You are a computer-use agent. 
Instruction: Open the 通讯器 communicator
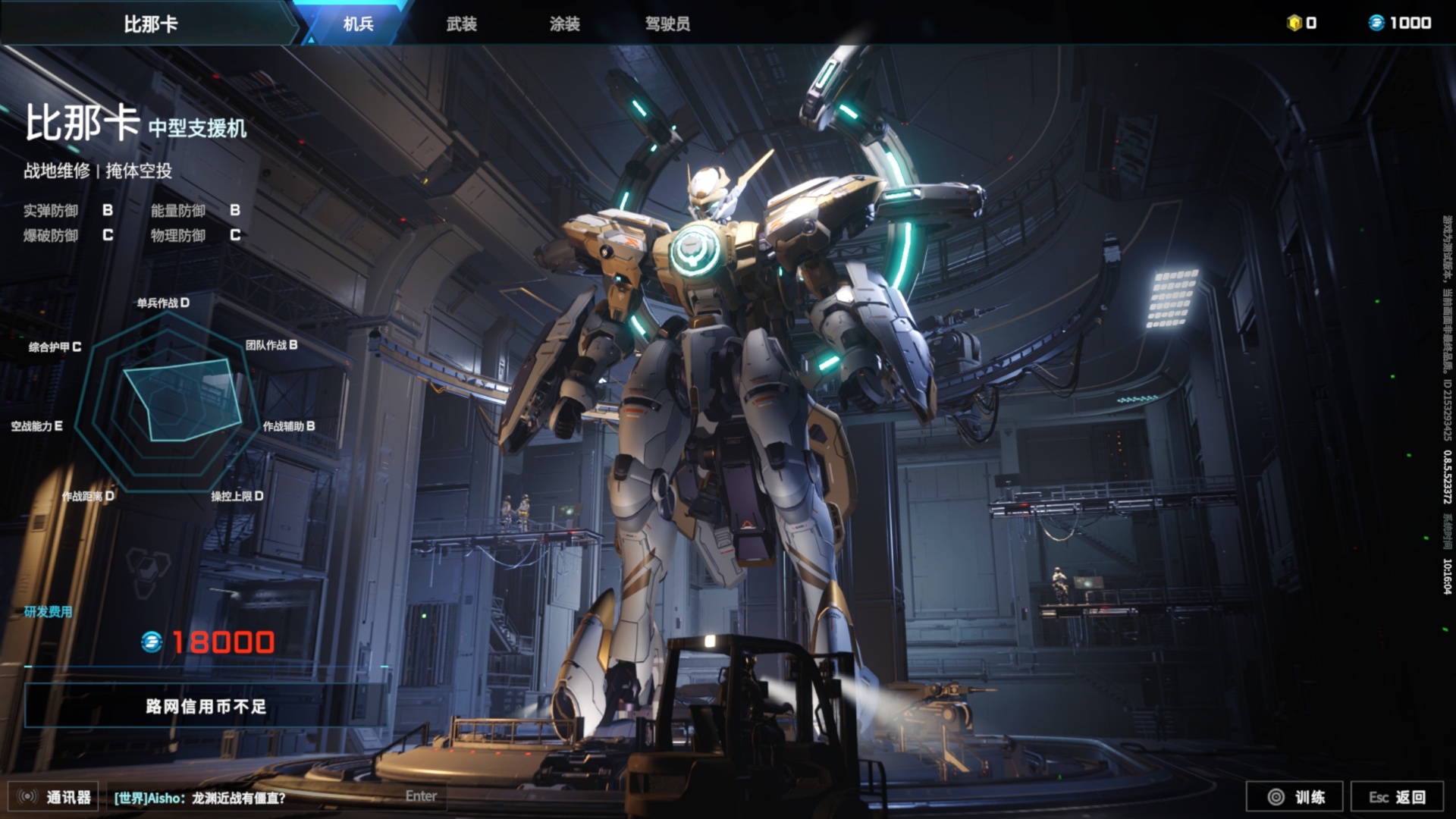tap(53, 797)
